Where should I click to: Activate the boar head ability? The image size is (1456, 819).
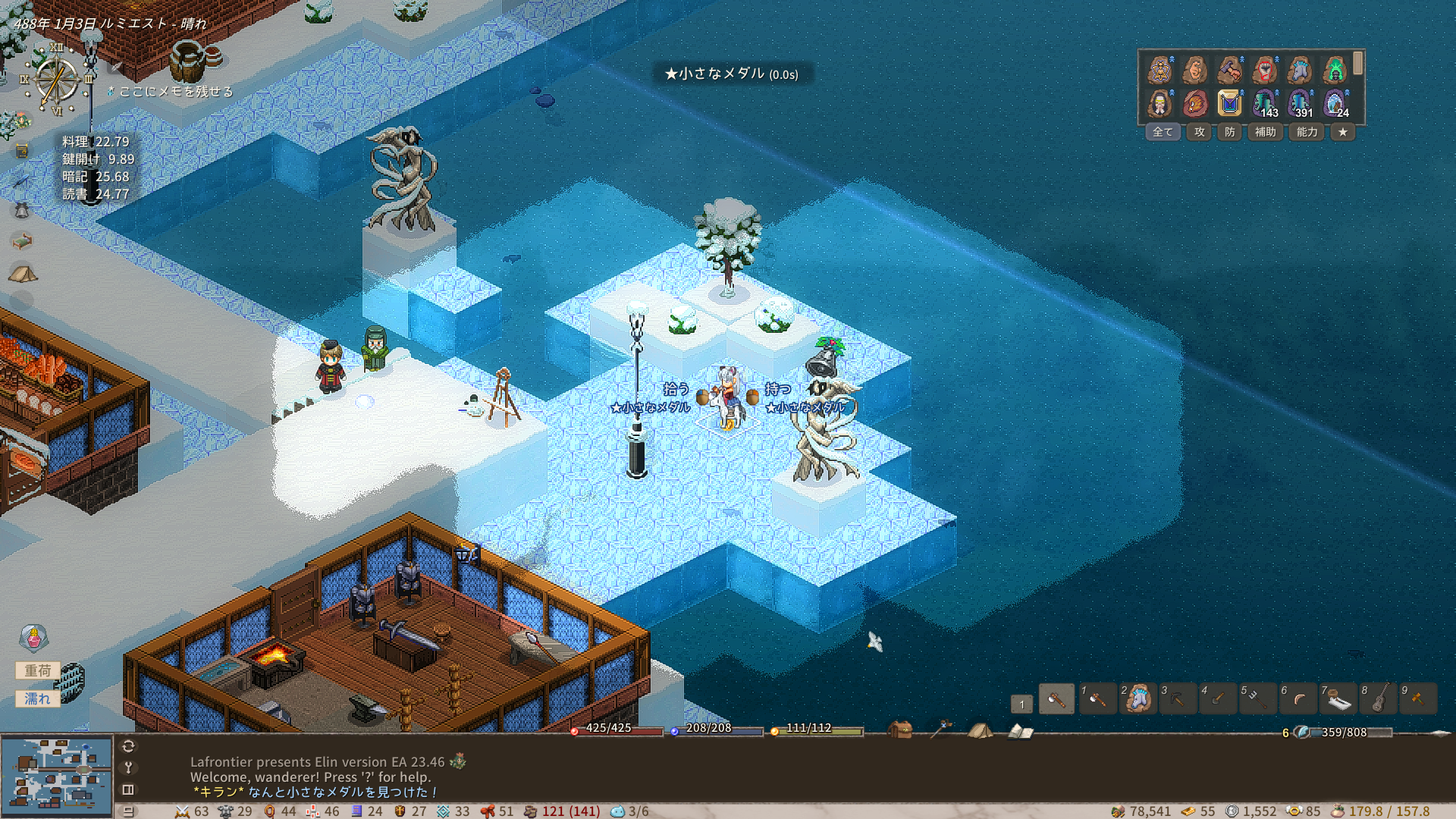click(1194, 103)
